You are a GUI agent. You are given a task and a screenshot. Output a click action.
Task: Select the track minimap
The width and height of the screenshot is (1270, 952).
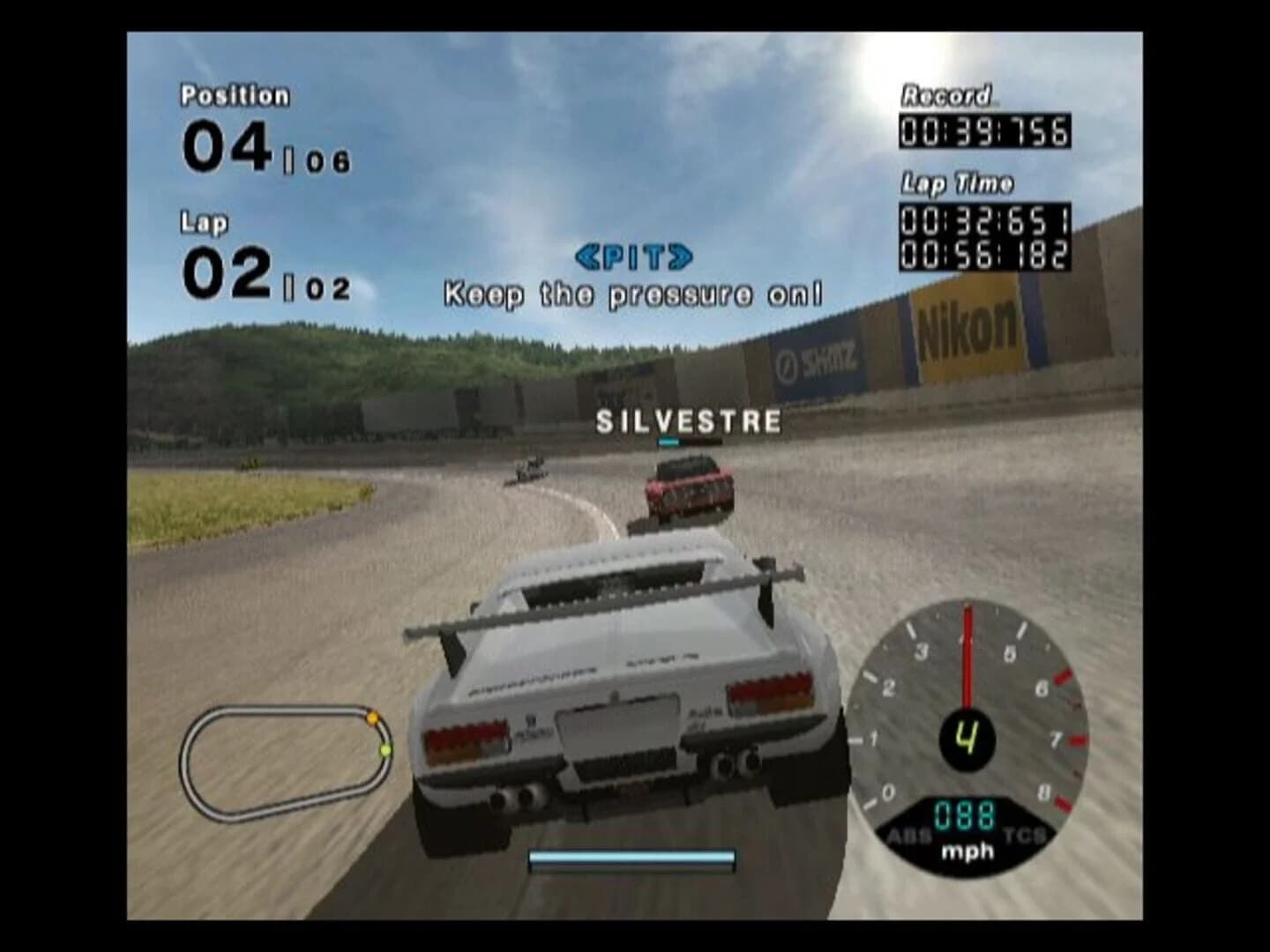[x=282, y=758]
